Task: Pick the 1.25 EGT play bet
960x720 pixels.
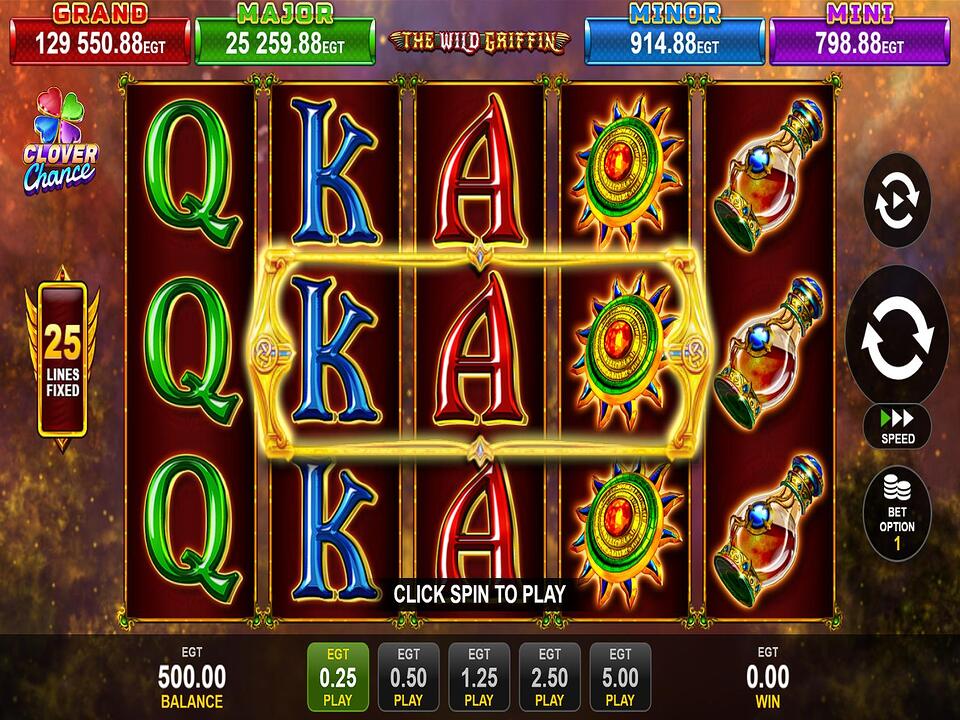Action: tap(479, 676)
